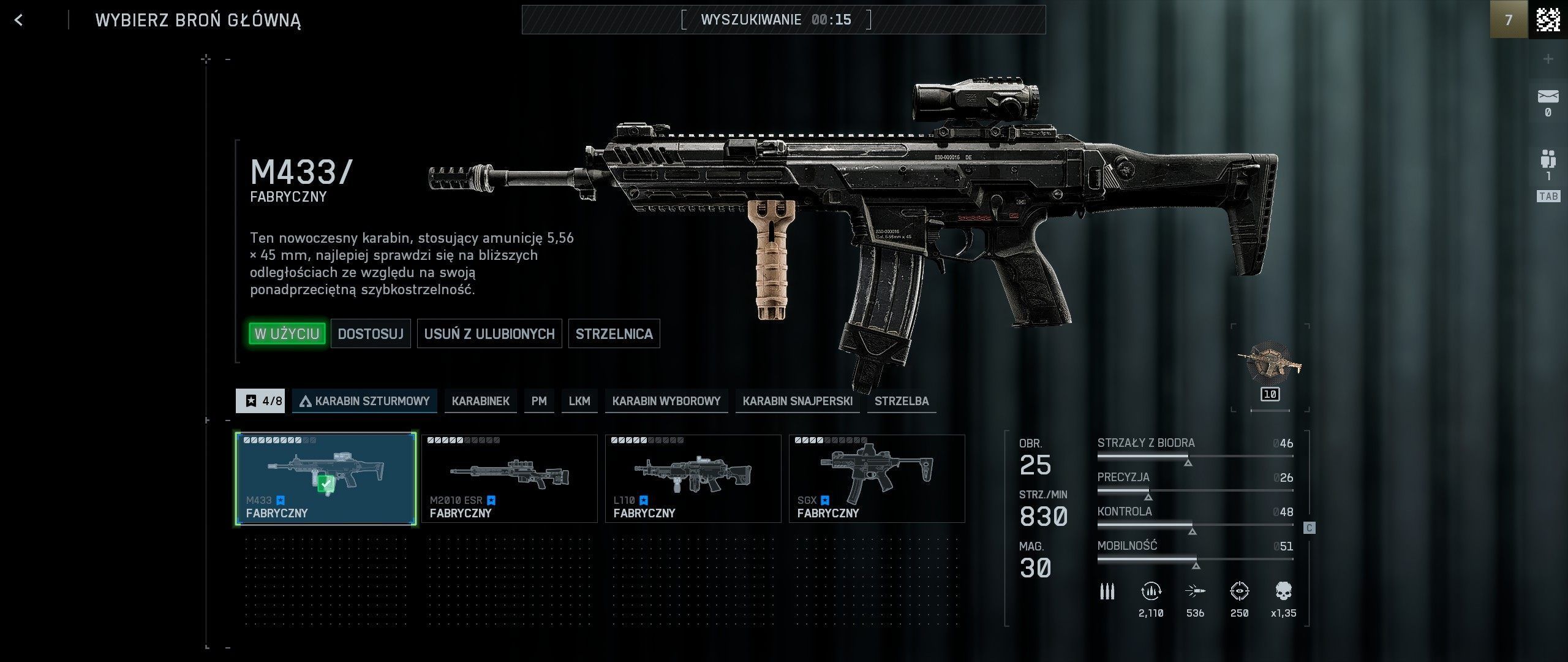1568x662 pixels.
Task: Choose the LKM category tab
Action: 579,401
